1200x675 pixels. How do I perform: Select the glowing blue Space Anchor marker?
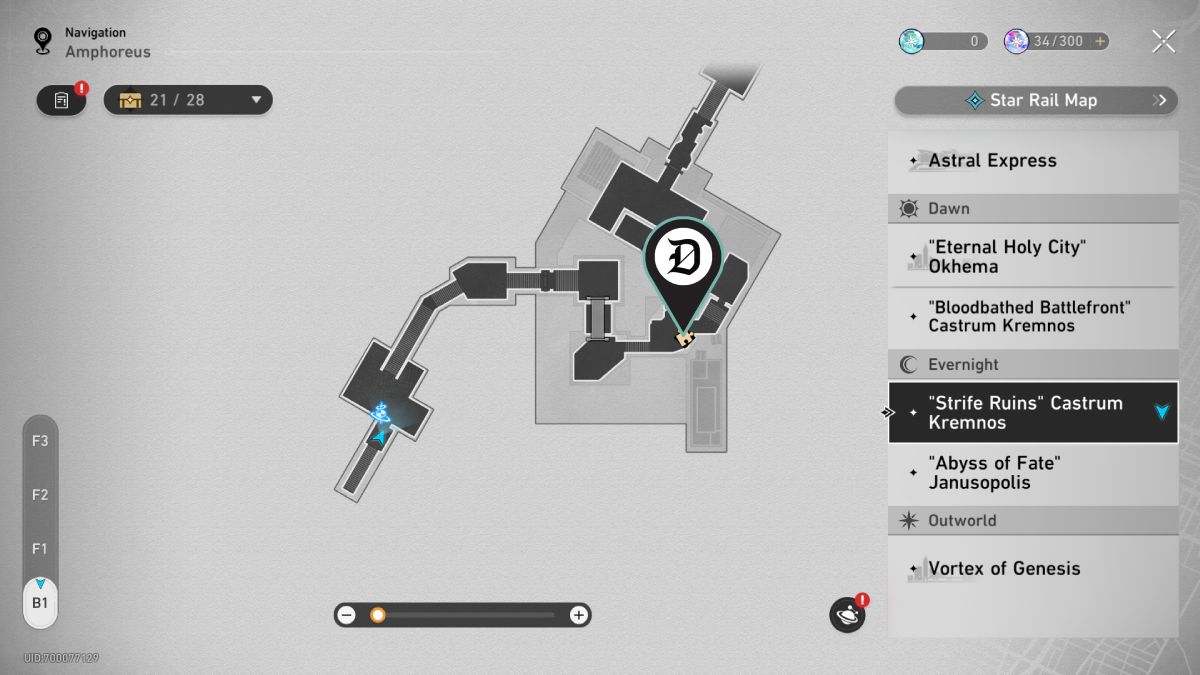[380, 411]
